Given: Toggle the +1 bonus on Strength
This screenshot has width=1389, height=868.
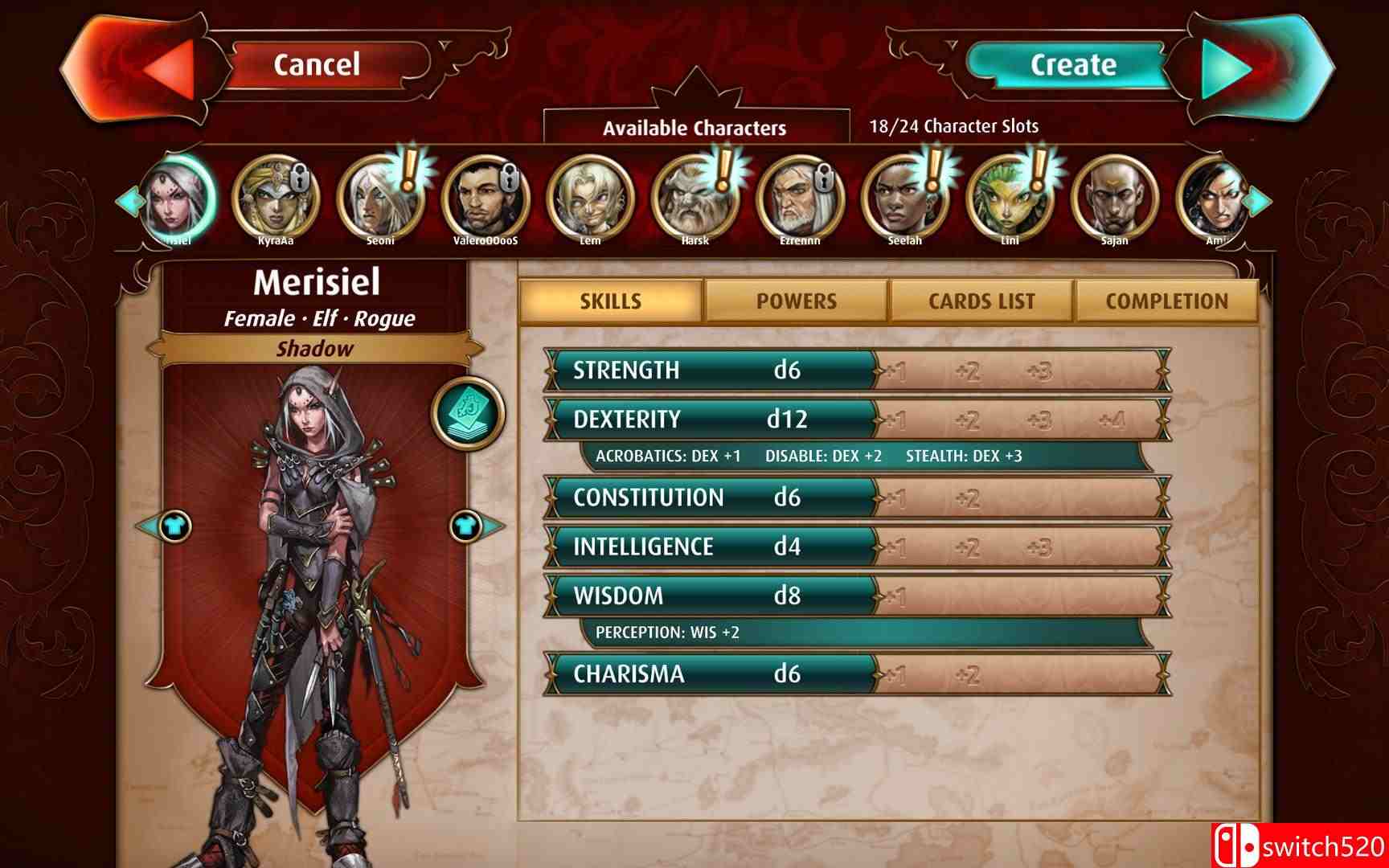Looking at the screenshot, I should click(898, 370).
